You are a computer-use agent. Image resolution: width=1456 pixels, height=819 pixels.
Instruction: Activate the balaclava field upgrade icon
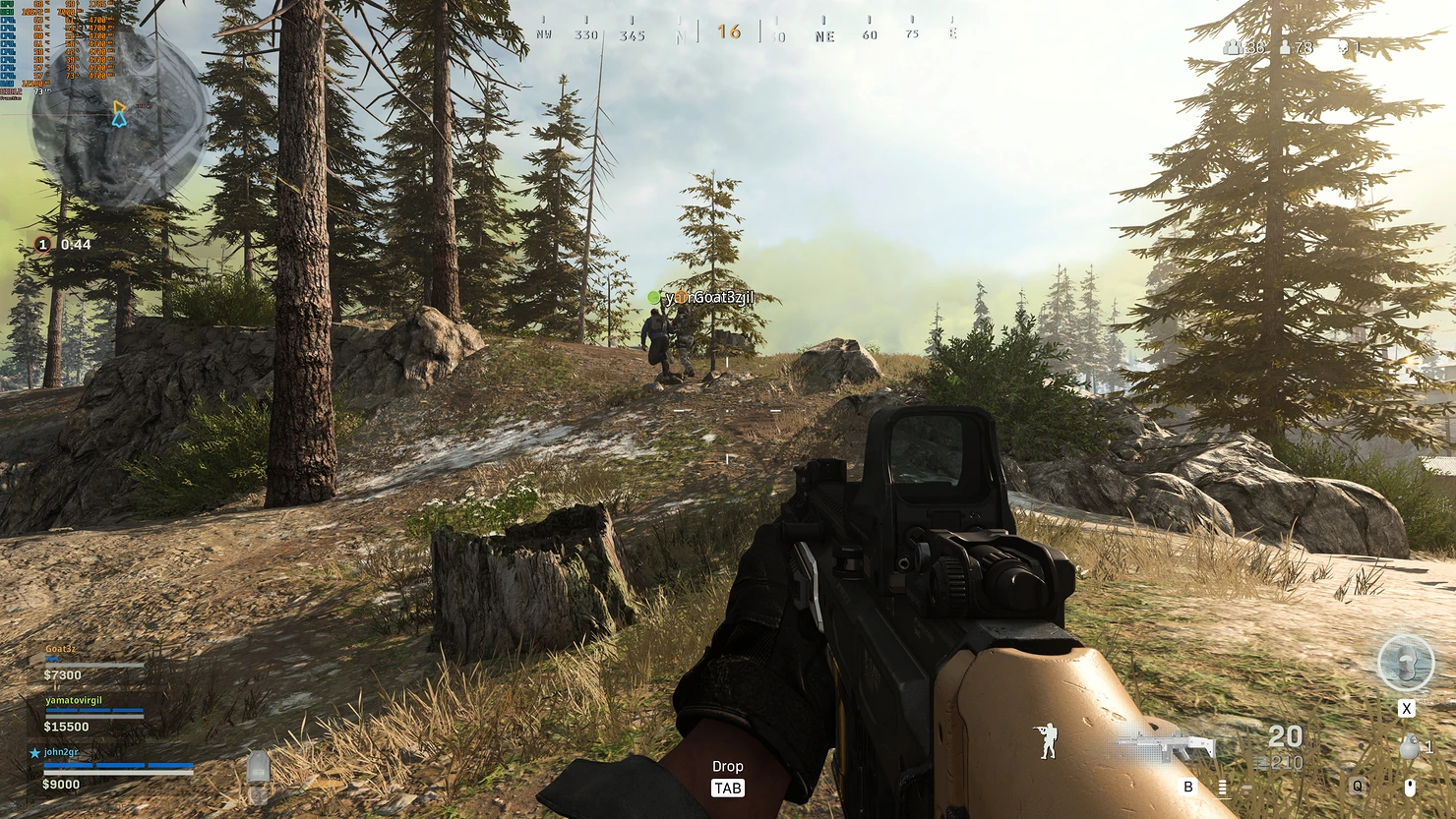point(1406,664)
